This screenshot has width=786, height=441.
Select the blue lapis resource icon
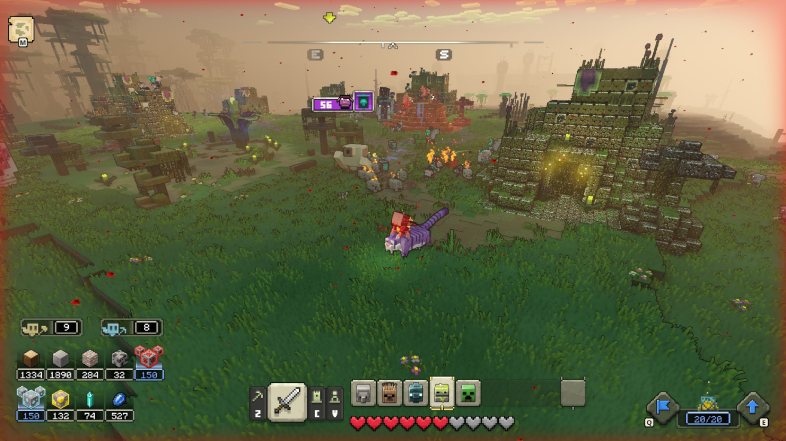[120, 399]
